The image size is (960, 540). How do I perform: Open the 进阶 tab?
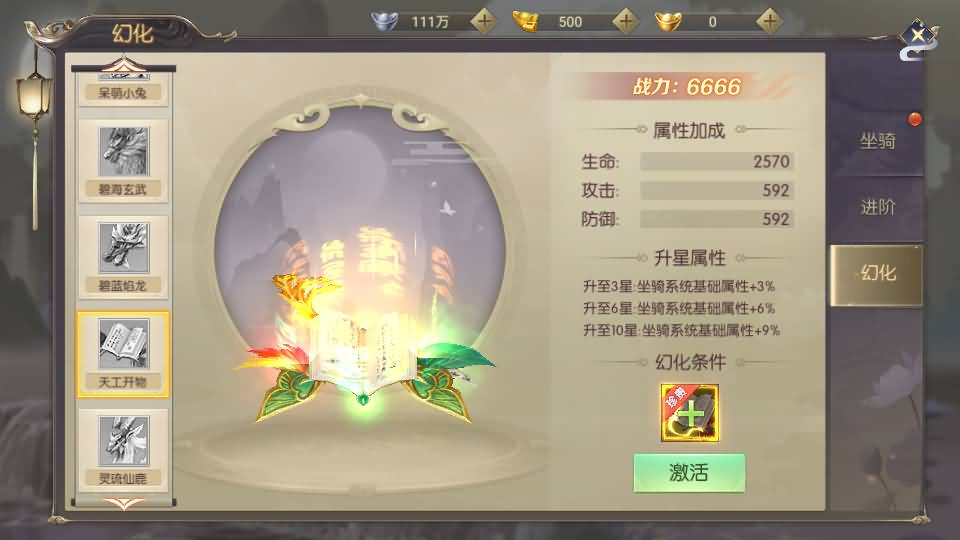[877, 207]
